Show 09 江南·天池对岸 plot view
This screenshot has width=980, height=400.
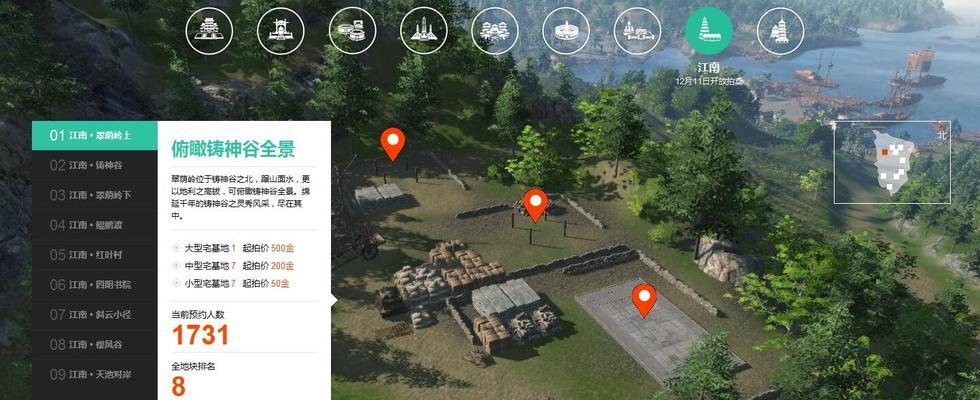94,375
